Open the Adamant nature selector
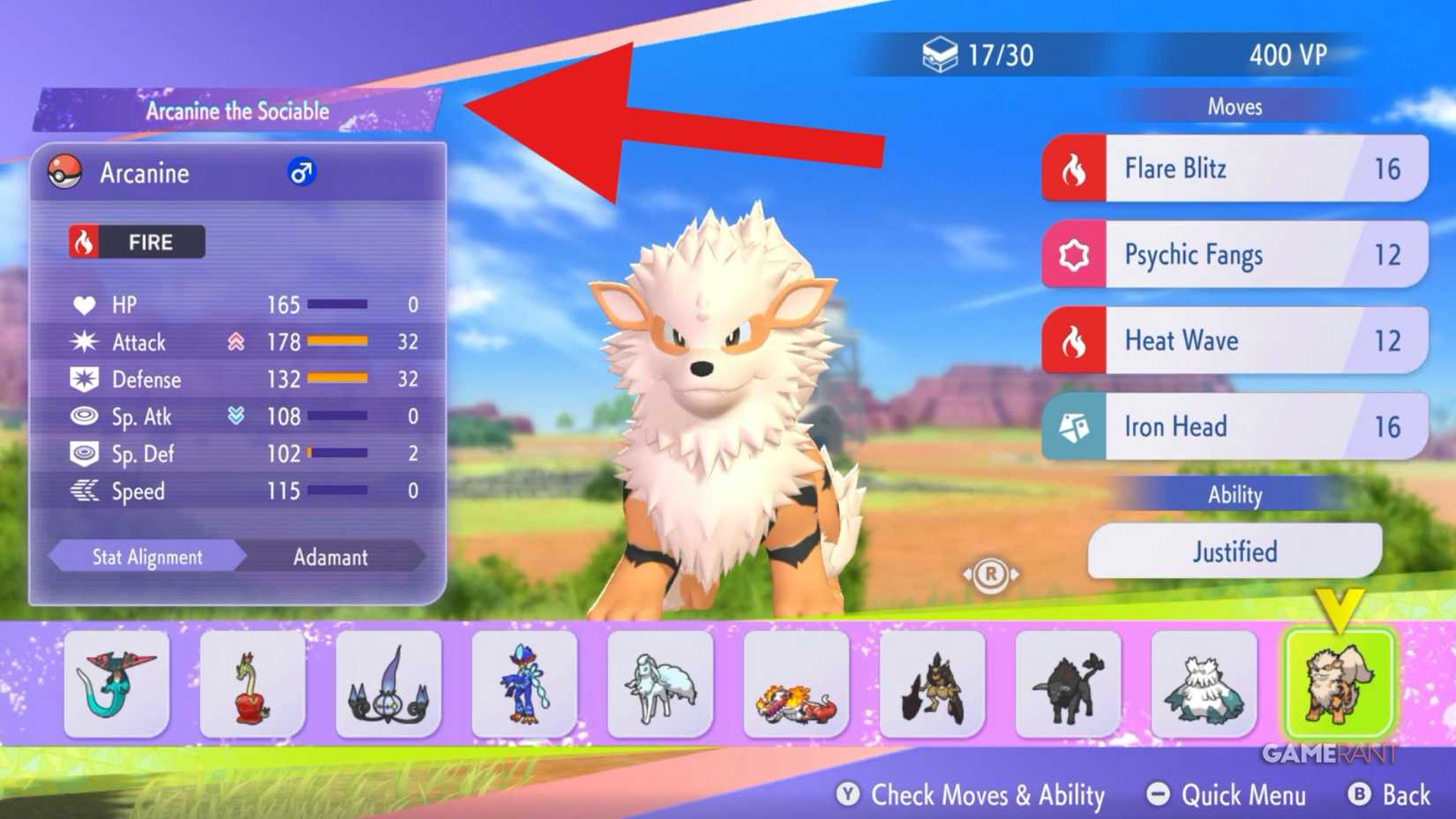This screenshot has width=1456, height=819. [331, 557]
